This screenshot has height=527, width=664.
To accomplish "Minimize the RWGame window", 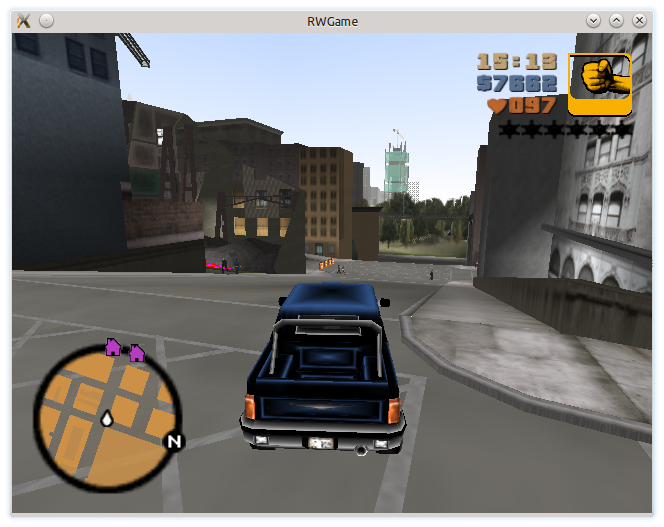I will click(593, 20).
